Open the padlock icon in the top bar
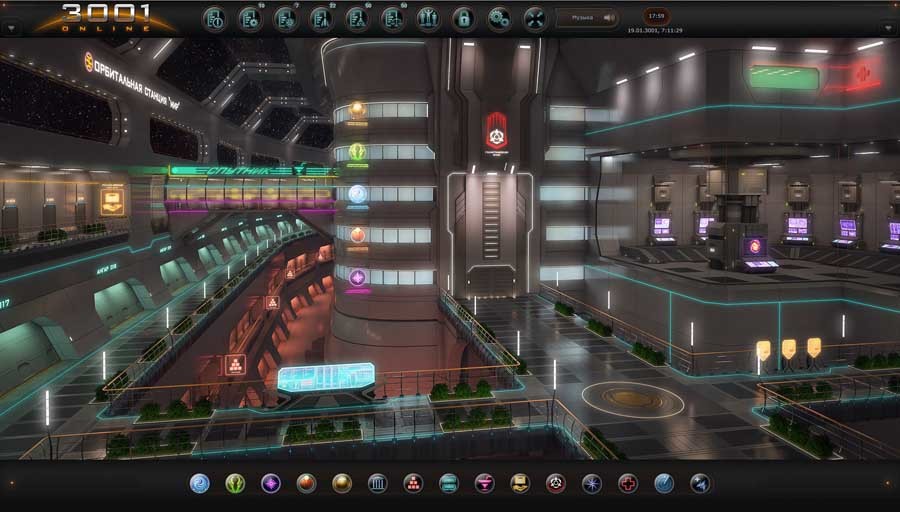 (x=463, y=18)
